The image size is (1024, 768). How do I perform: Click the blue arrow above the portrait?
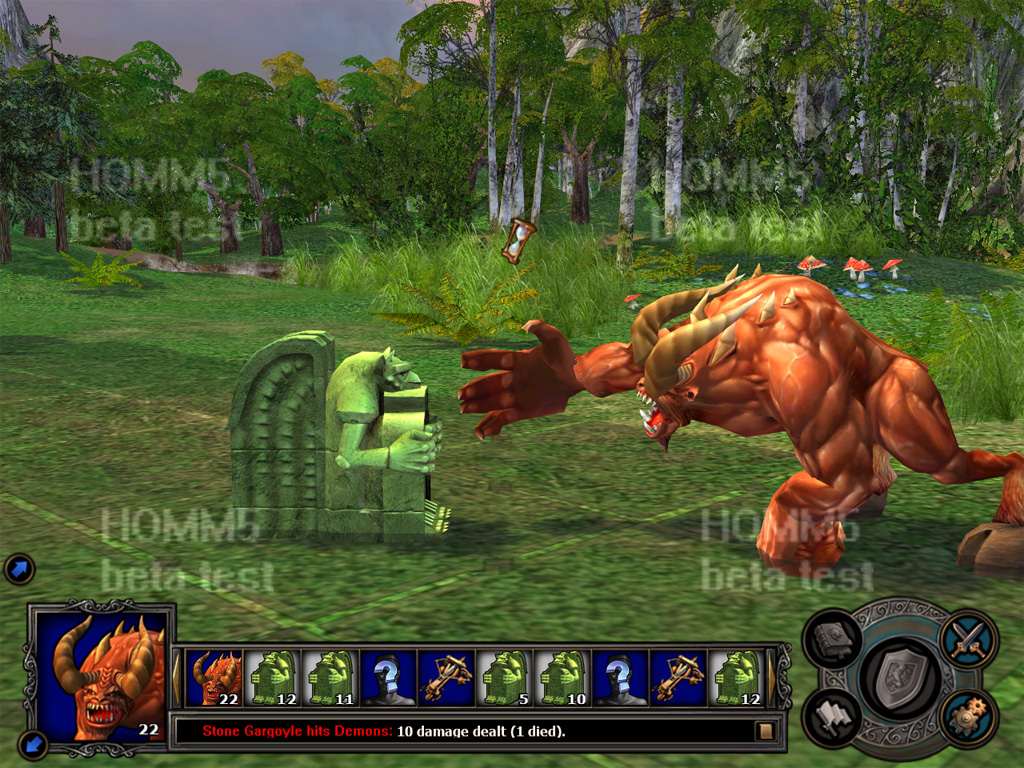19,569
